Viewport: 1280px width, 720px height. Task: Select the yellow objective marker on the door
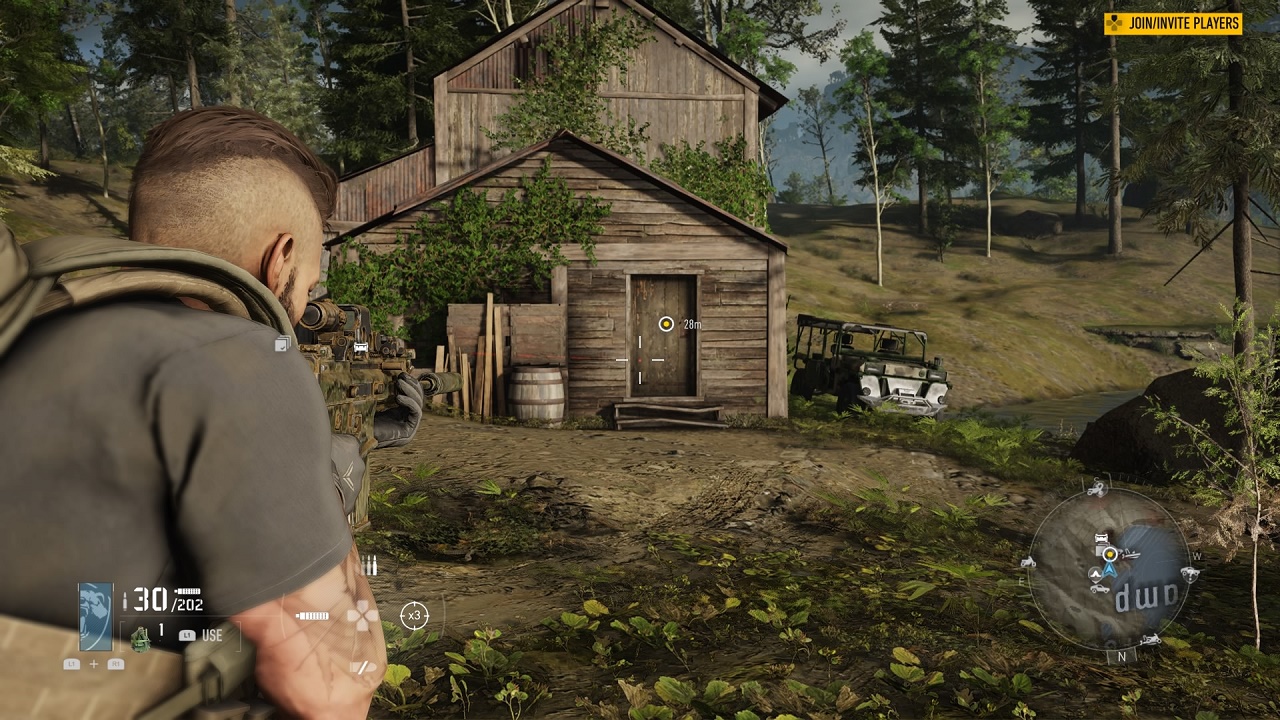(666, 323)
